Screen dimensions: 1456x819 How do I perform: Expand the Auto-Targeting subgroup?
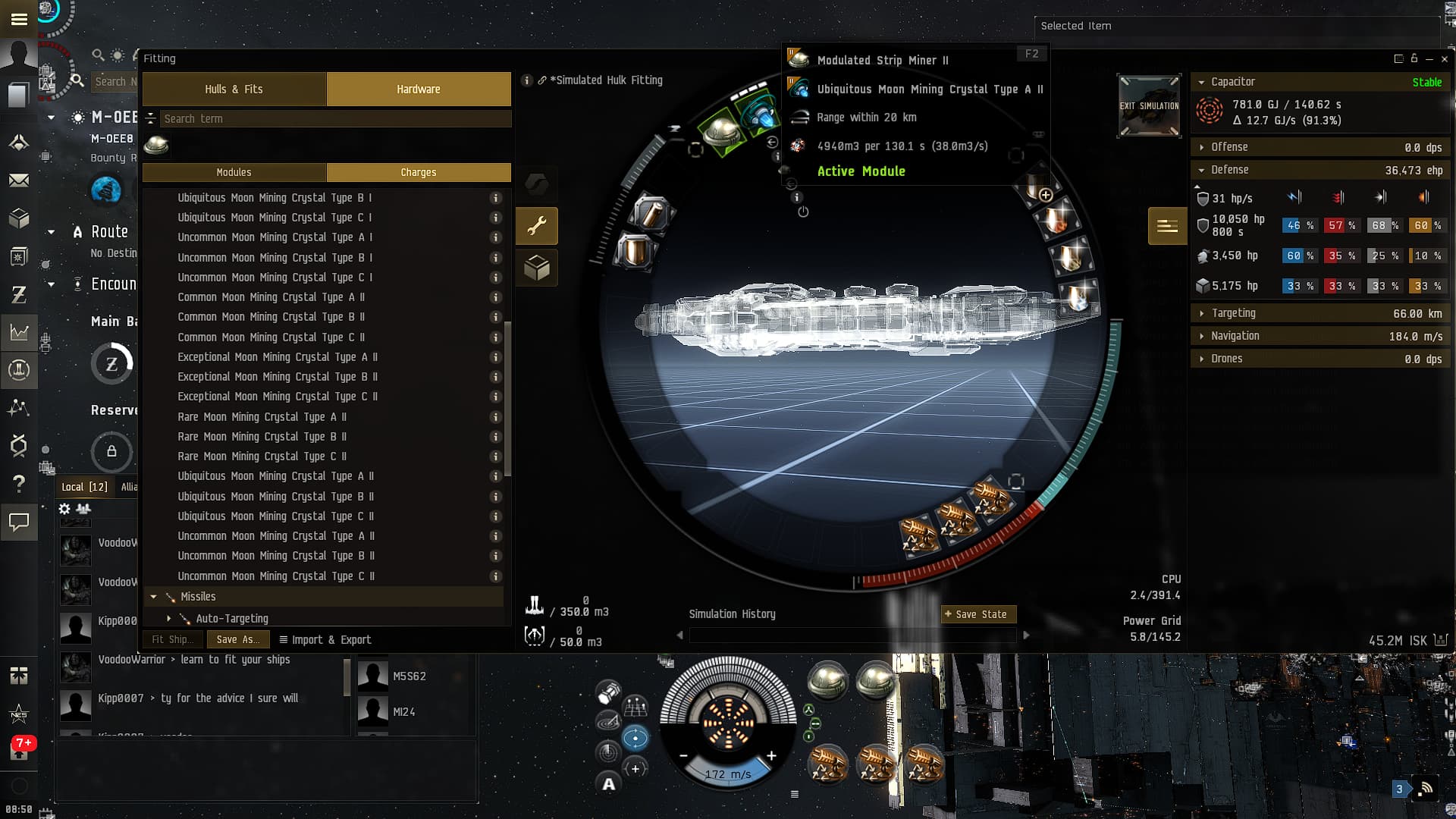coord(169,619)
